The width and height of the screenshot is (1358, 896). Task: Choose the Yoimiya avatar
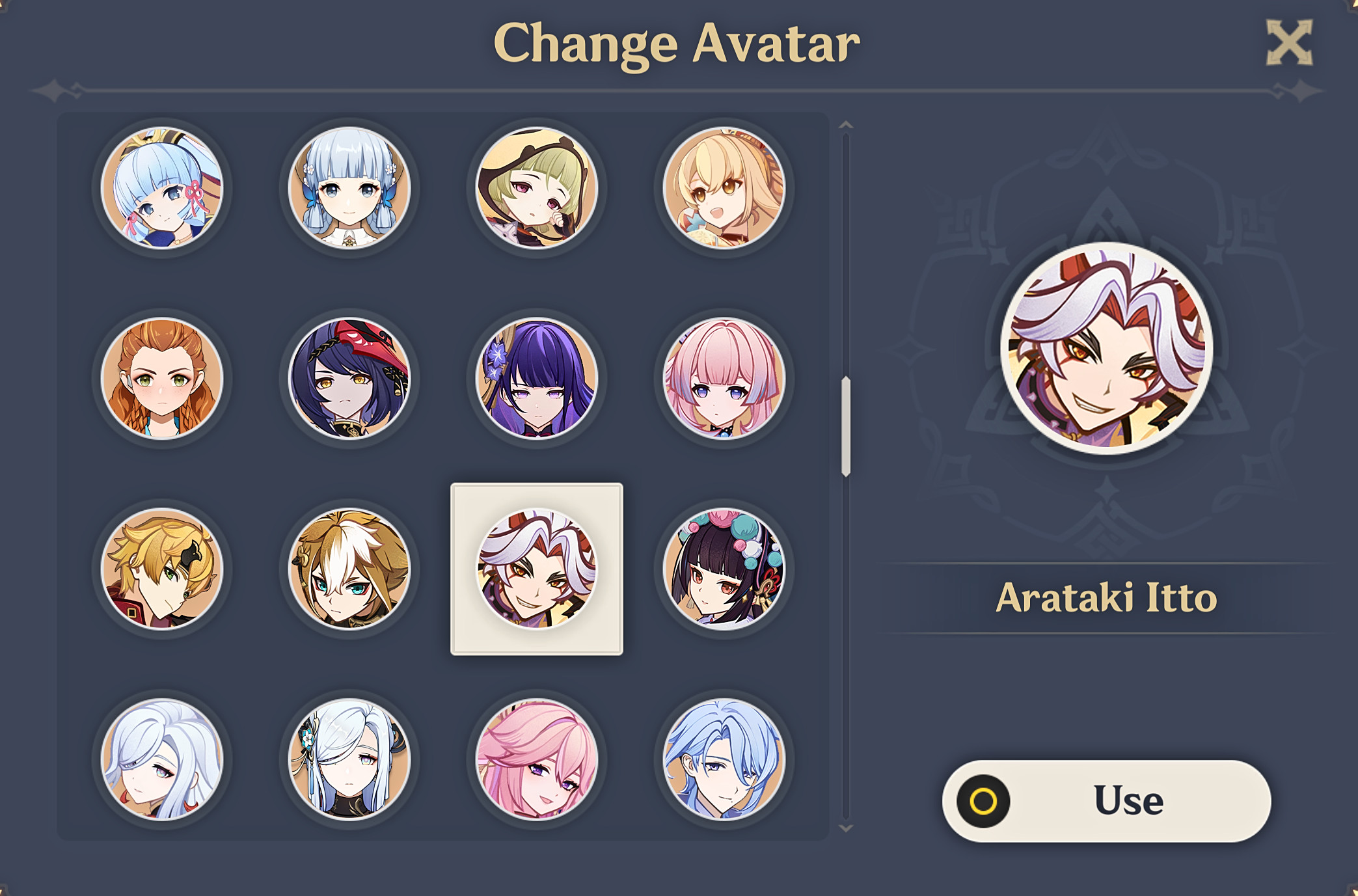725,189
